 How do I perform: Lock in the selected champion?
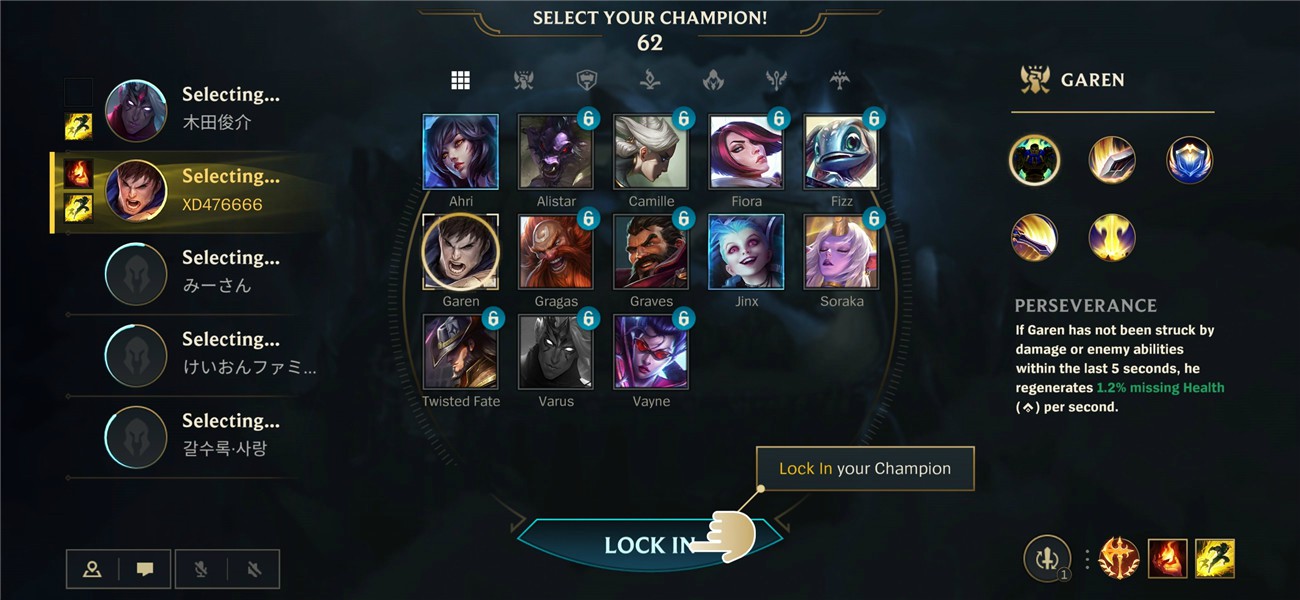pyautogui.click(x=648, y=545)
